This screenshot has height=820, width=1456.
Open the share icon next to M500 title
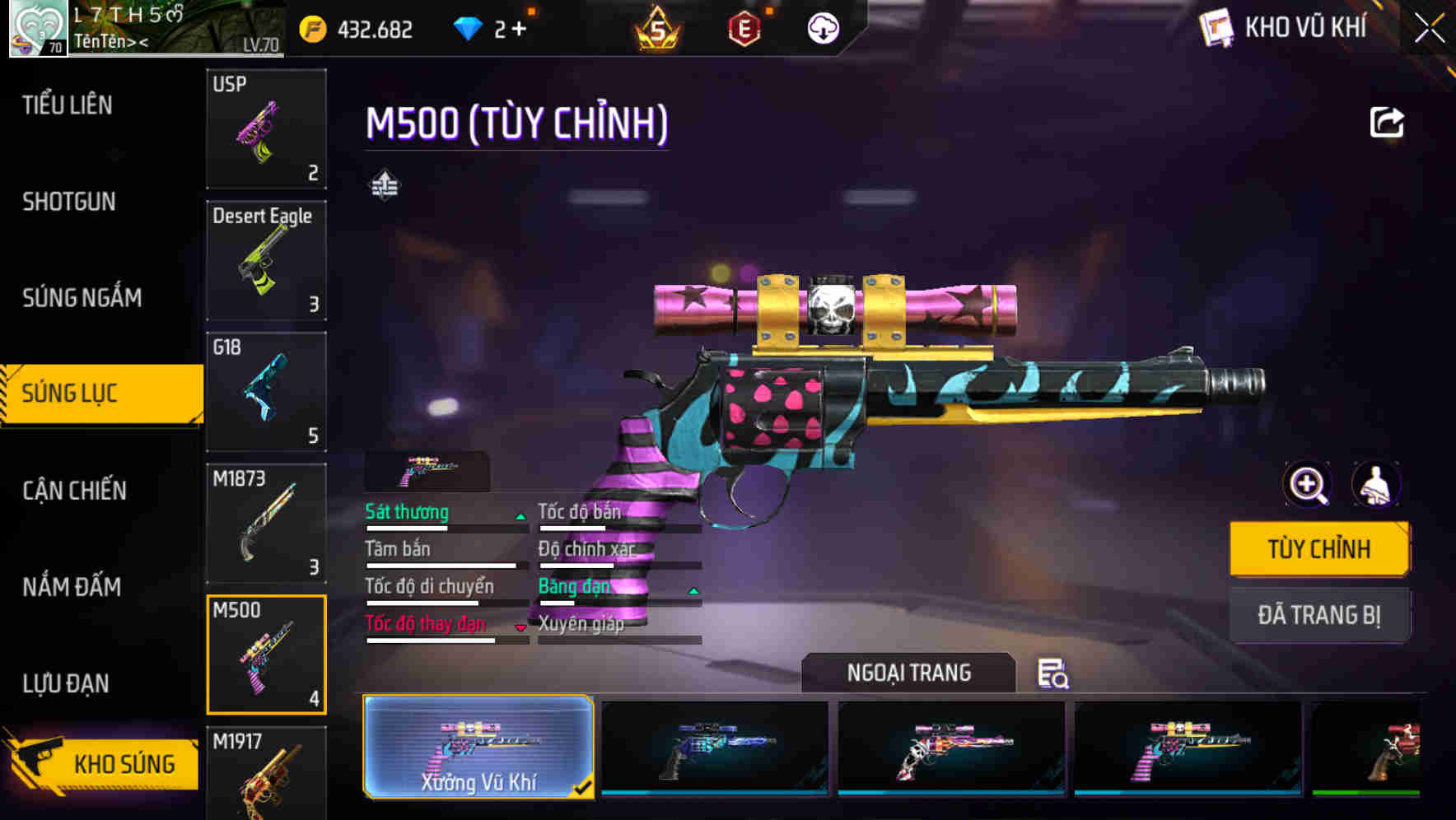[x=1388, y=122]
